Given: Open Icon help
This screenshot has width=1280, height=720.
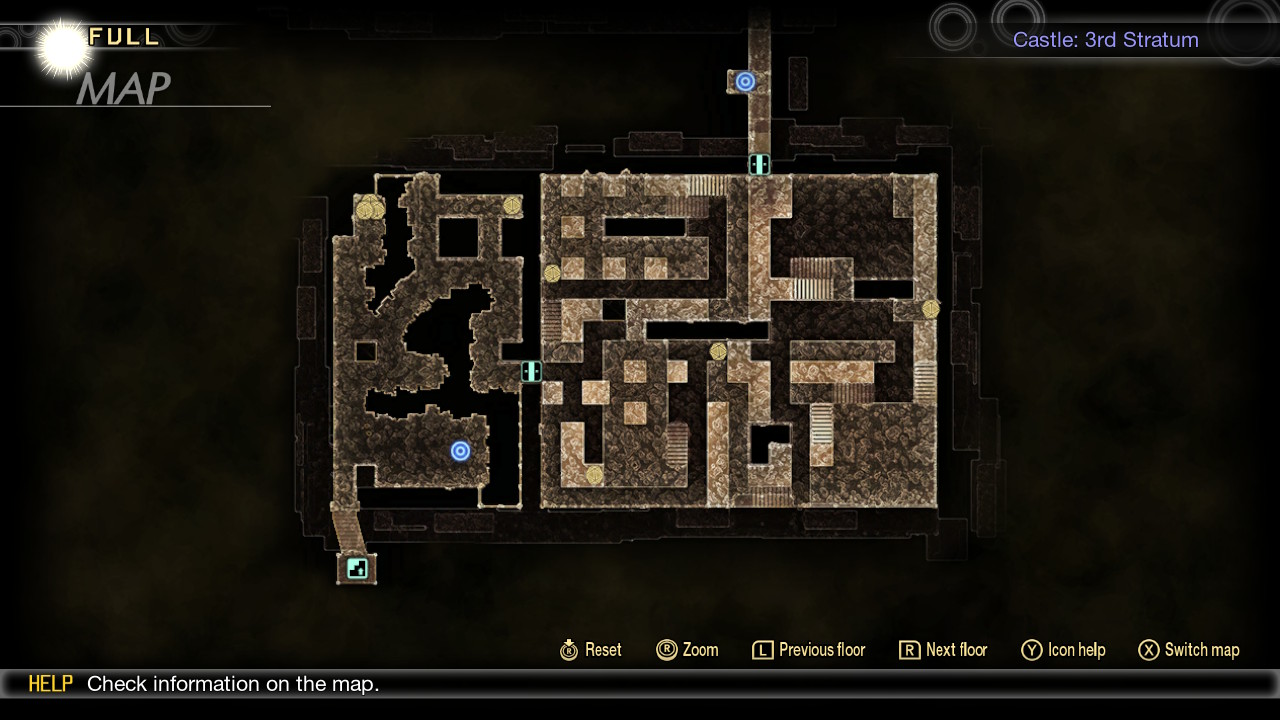Looking at the screenshot, I should 1063,650.
